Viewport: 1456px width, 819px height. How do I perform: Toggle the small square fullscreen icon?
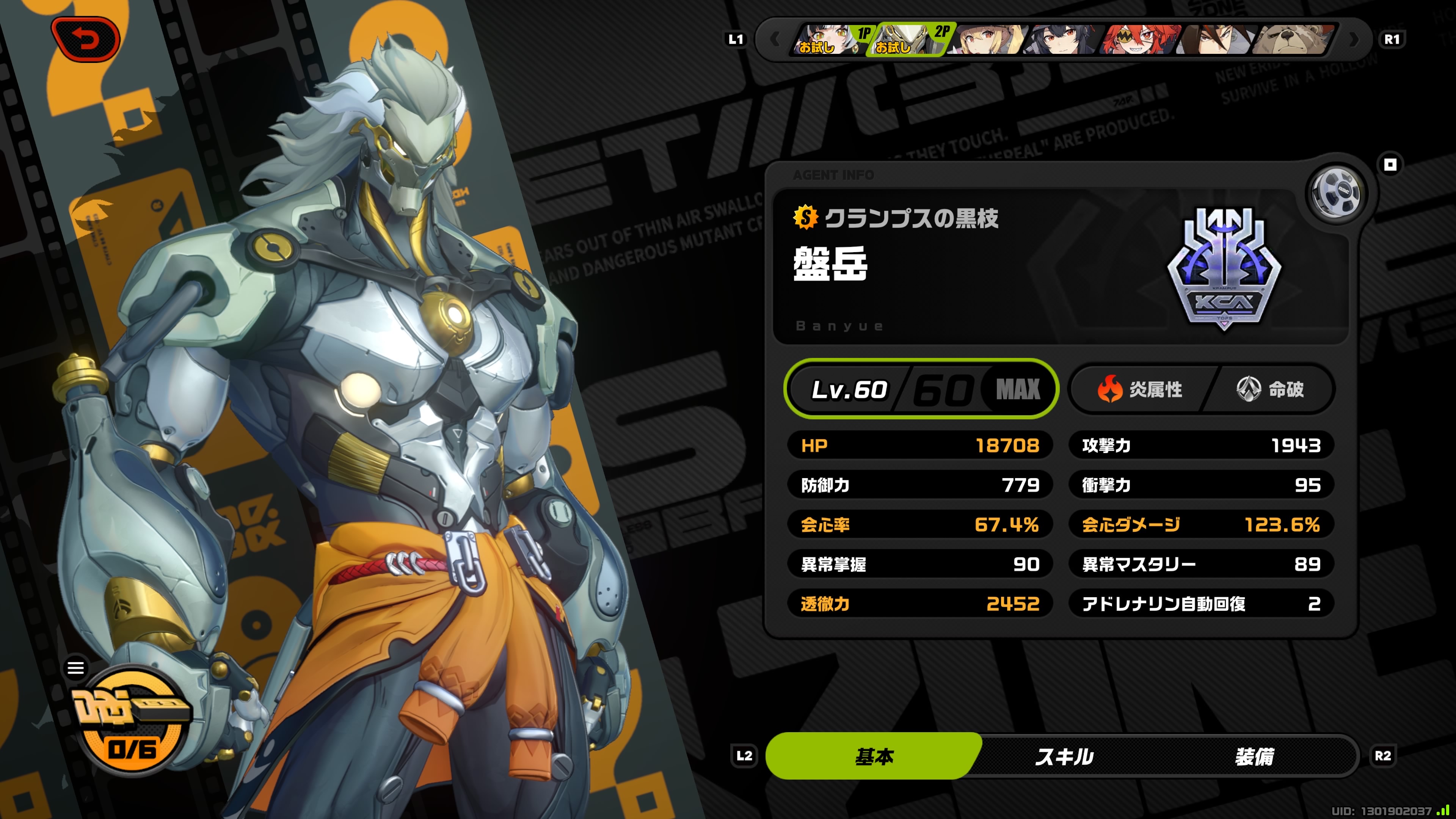[x=1390, y=165]
